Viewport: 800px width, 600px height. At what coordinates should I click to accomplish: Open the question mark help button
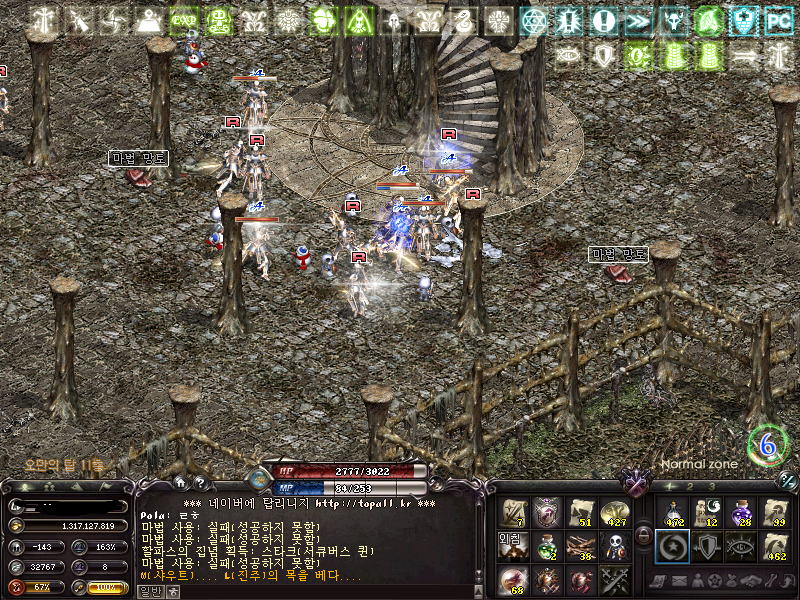click(x=201, y=482)
